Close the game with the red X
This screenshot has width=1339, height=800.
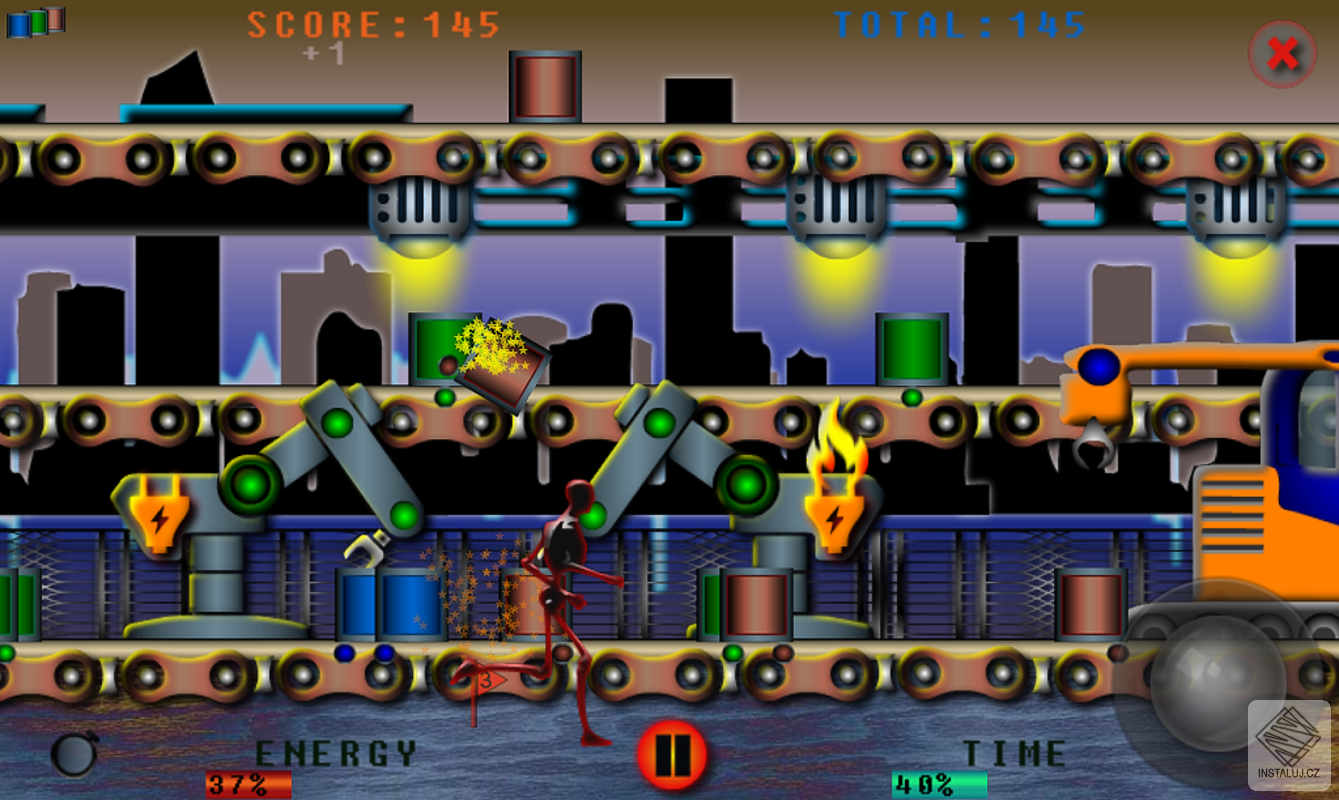(1282, 54)
